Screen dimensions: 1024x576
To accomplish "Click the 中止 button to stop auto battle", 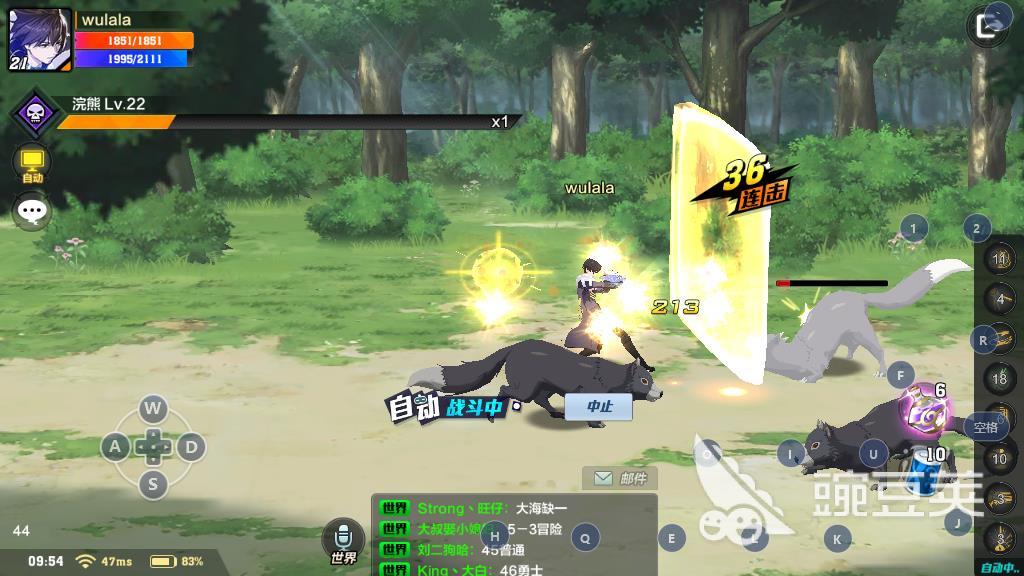I will (x=598, y=406).
